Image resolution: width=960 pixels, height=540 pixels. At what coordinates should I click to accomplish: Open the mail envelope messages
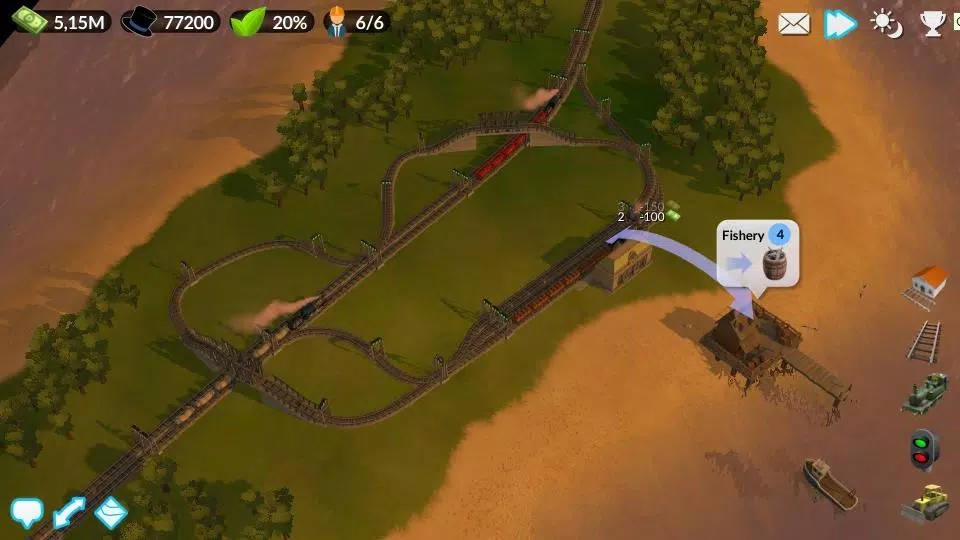[794, 23]
